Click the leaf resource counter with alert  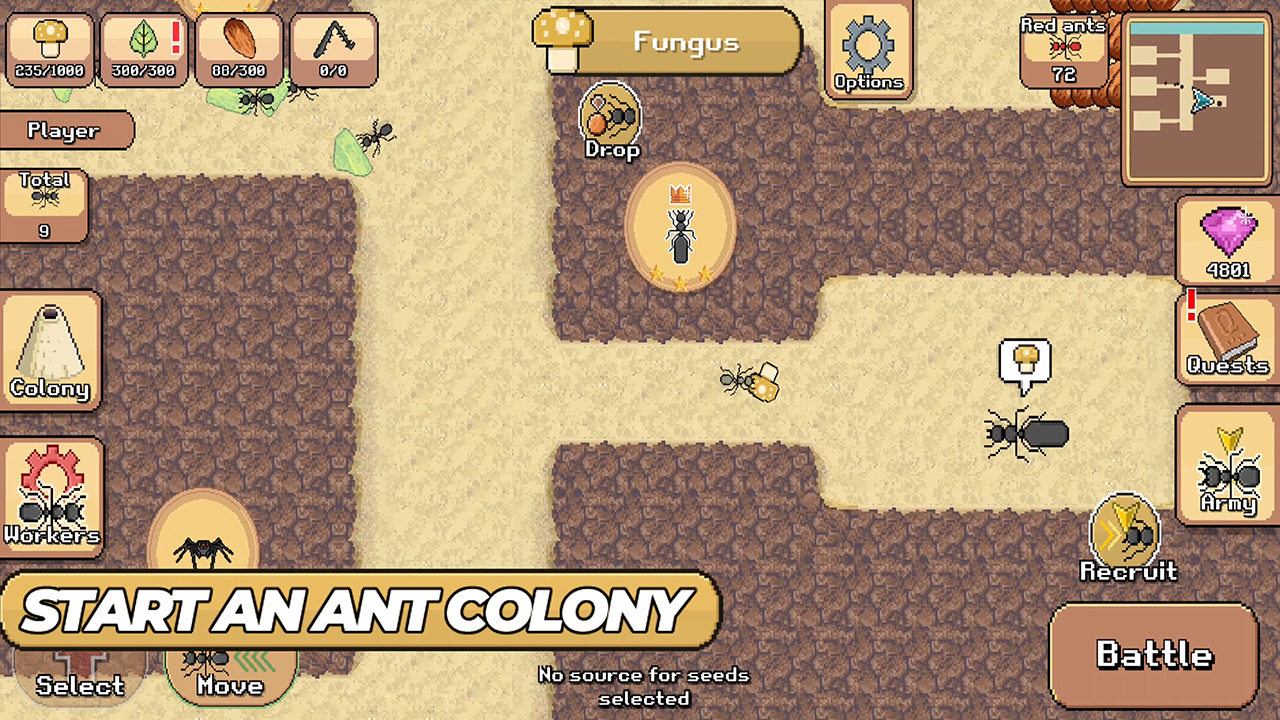[142, 47]
